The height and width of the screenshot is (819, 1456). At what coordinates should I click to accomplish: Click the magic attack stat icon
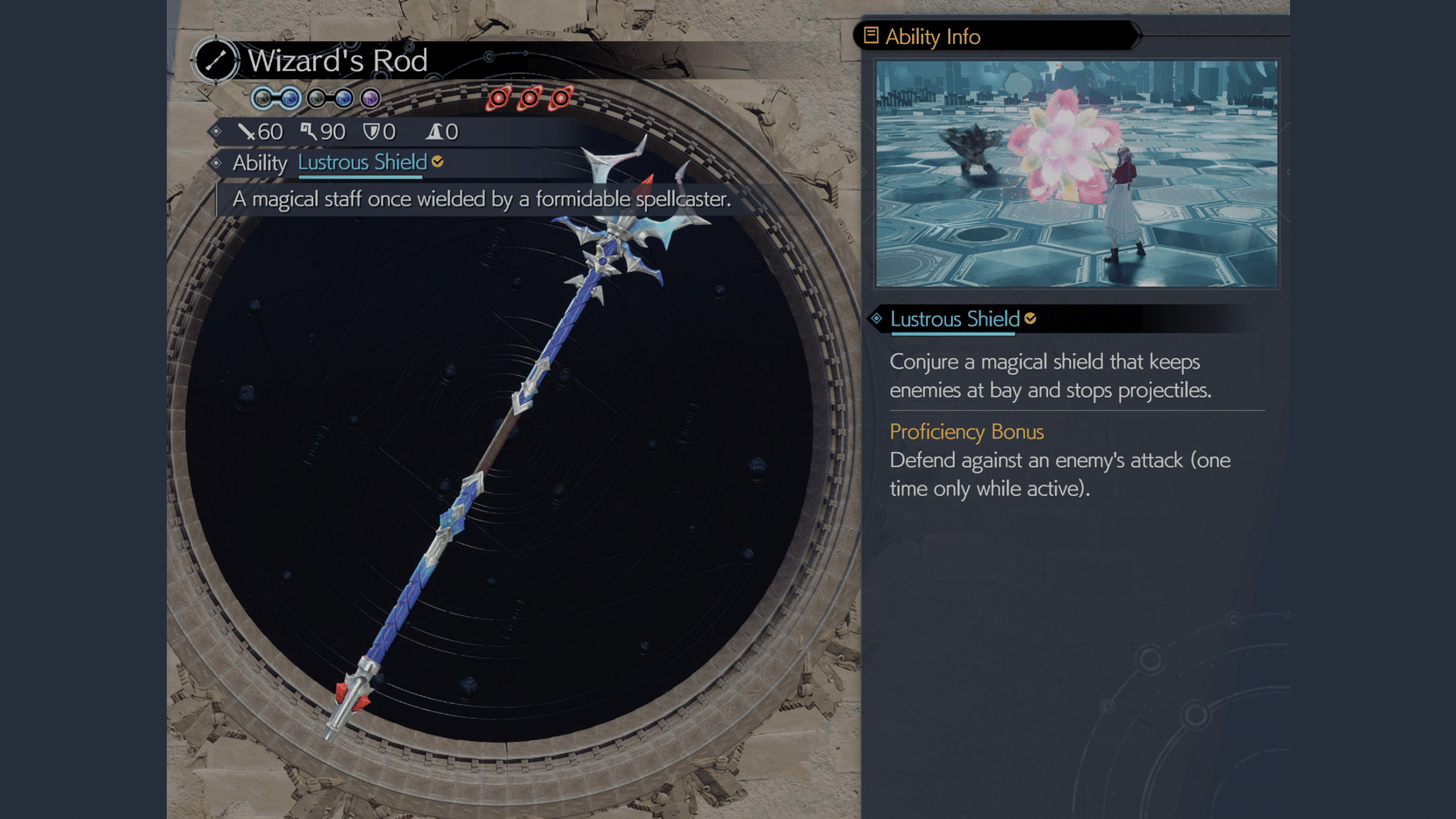click(309, 132)
